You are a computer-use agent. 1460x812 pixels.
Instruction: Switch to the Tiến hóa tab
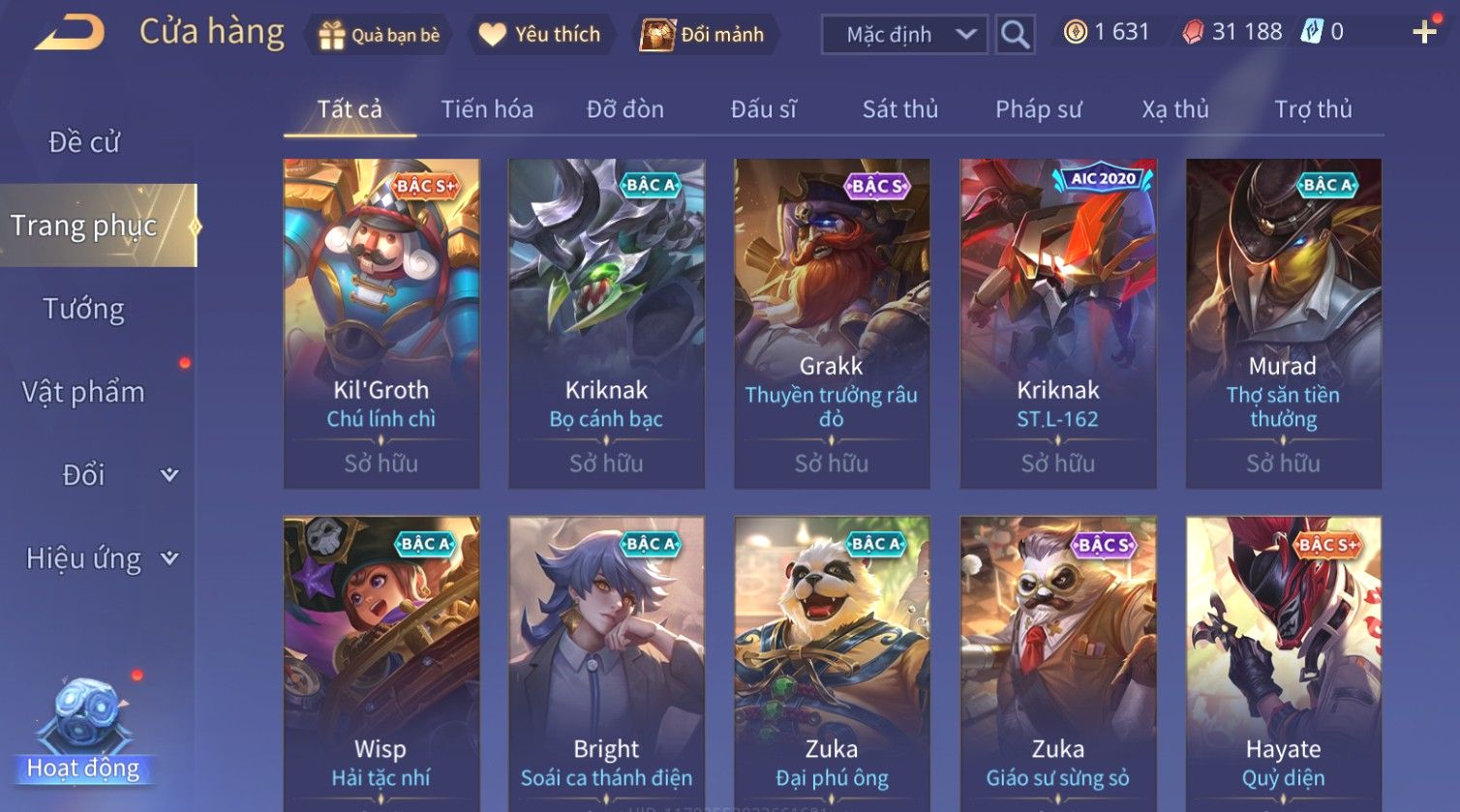(487, 109)
